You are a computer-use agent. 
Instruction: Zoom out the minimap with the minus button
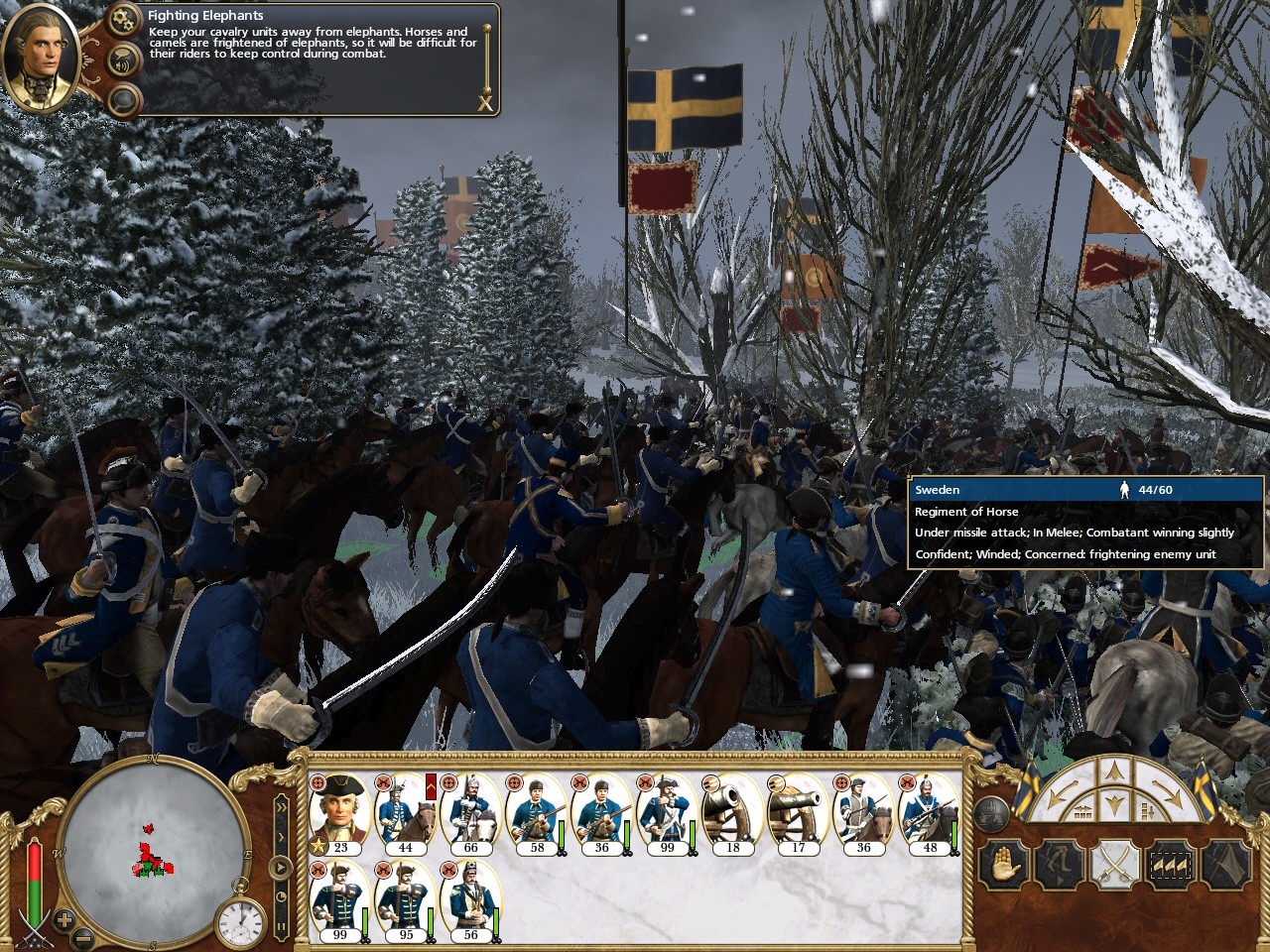[x=83, y=936]
